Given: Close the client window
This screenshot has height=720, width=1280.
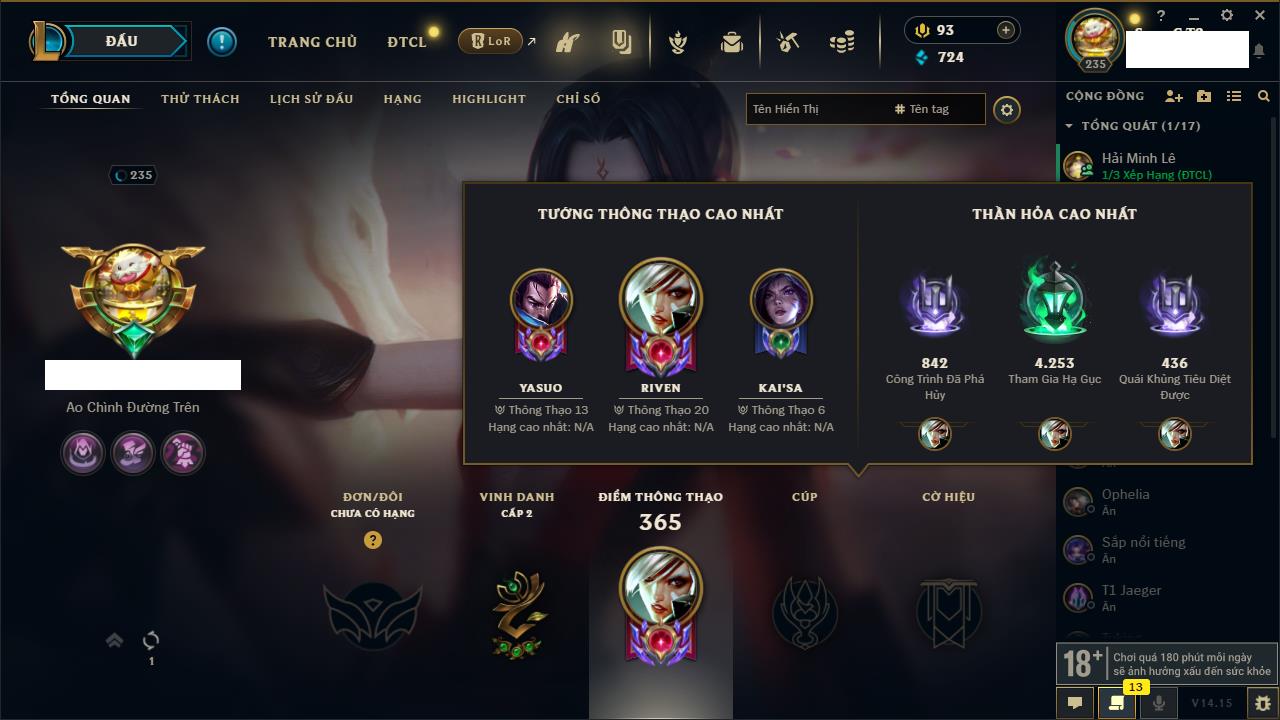Looking at the screenshot, I should coord(1259,15).
